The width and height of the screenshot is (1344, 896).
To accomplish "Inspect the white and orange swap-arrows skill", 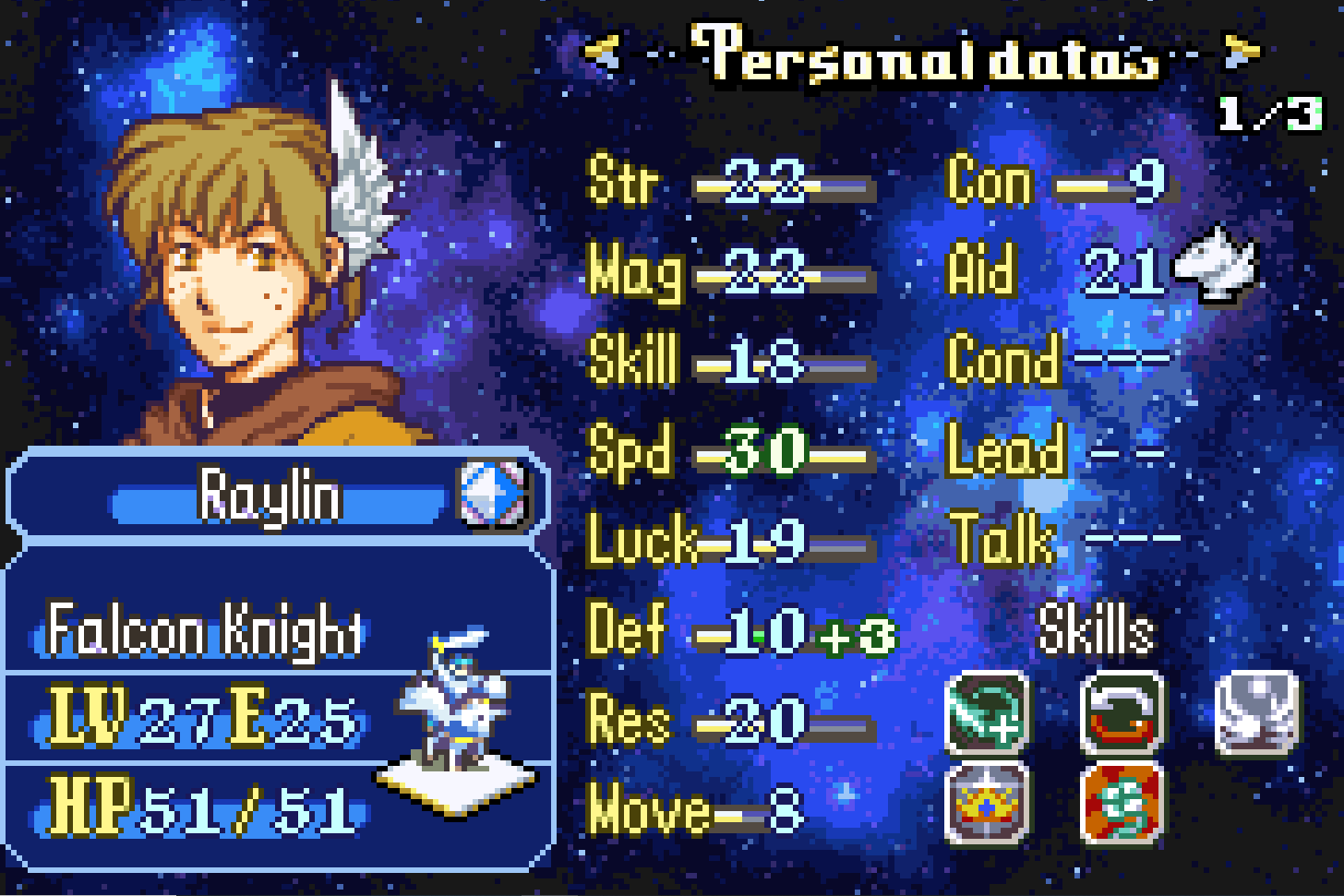I will [x=1122, y=714].
